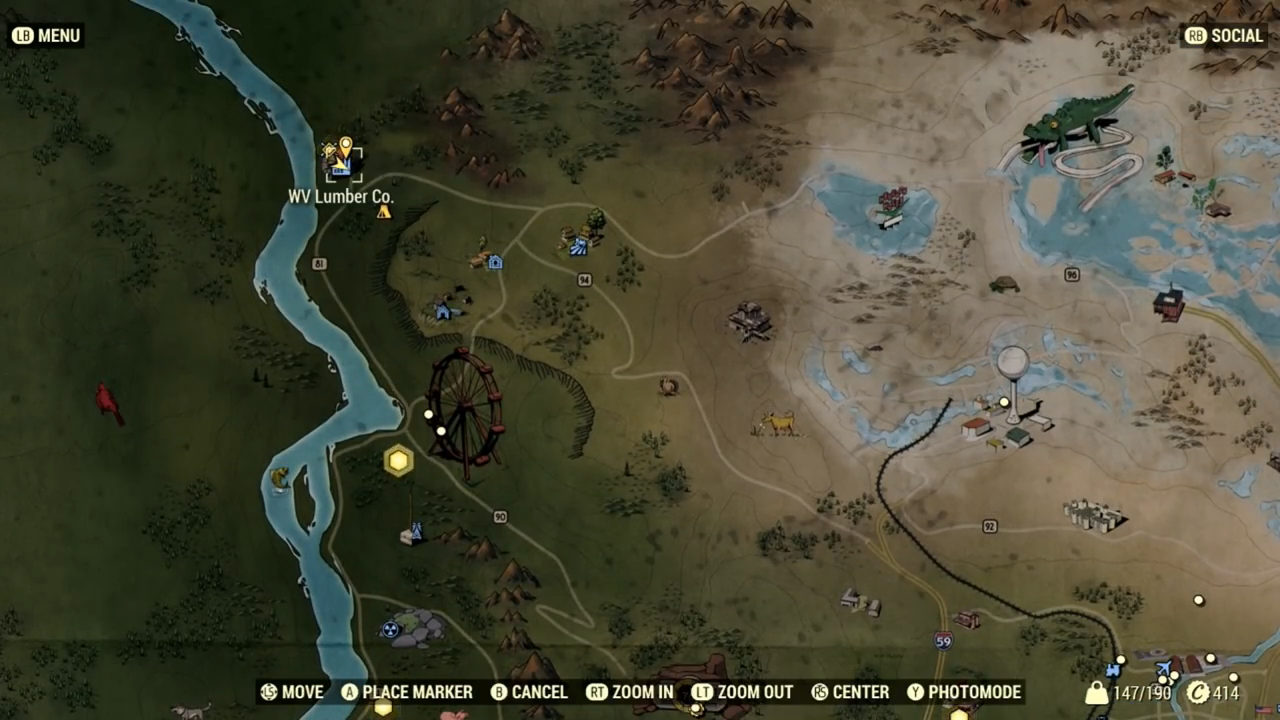Choose the grey ruined building marker
Screen dimensions: 1280x720
(750, 321)
